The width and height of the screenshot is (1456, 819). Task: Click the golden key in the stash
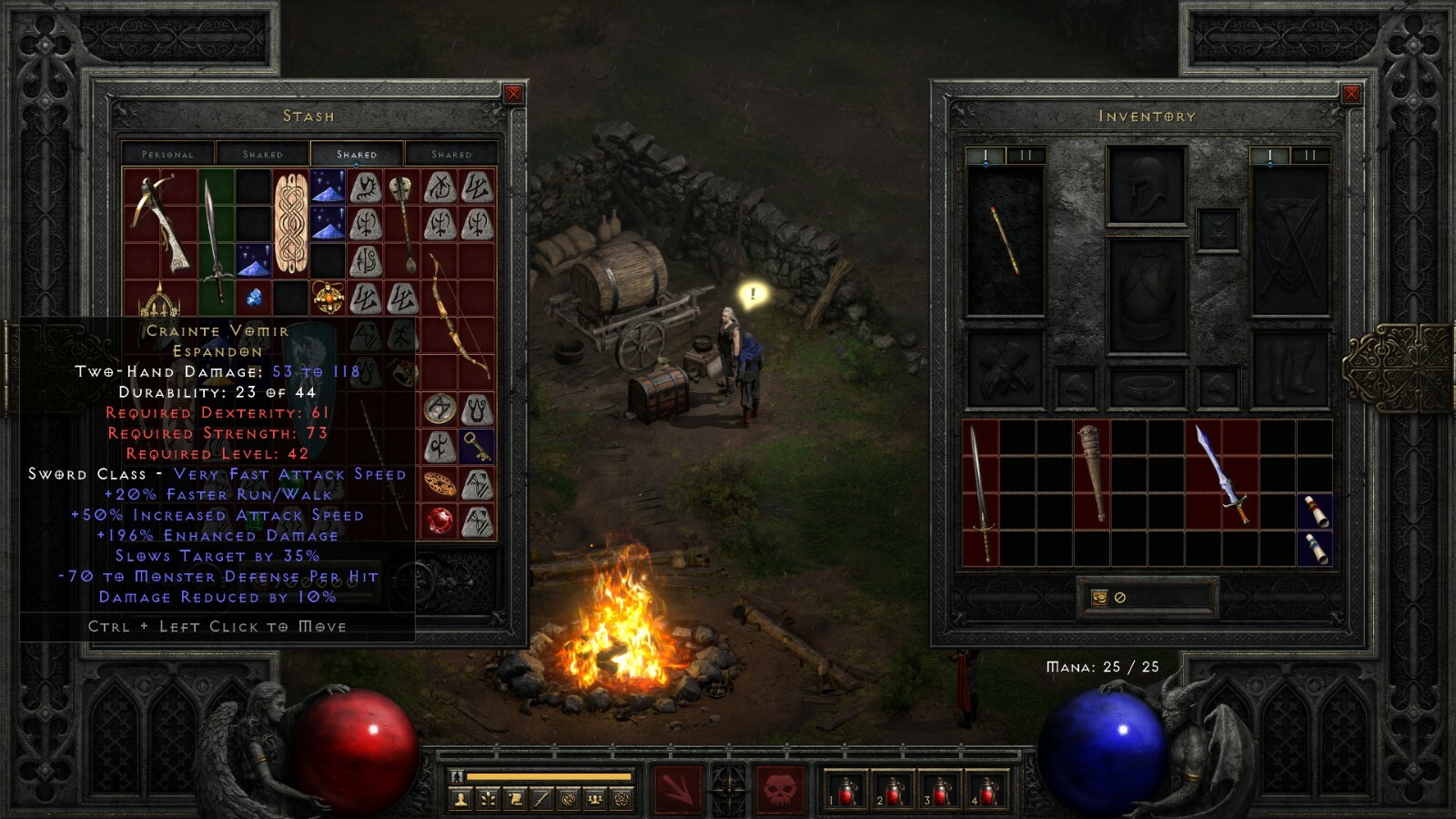coord(475,445)
